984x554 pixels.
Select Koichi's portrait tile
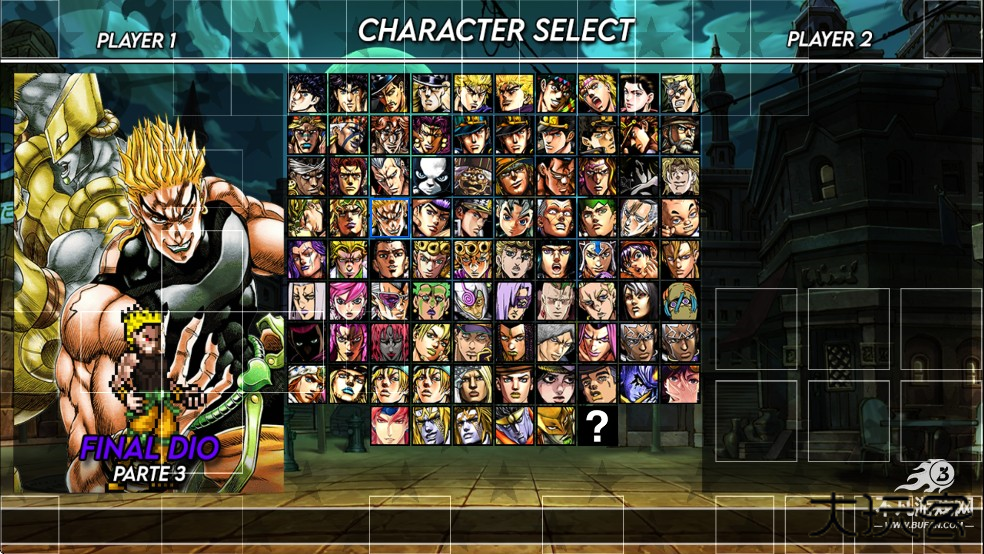(x=514, y=218)
